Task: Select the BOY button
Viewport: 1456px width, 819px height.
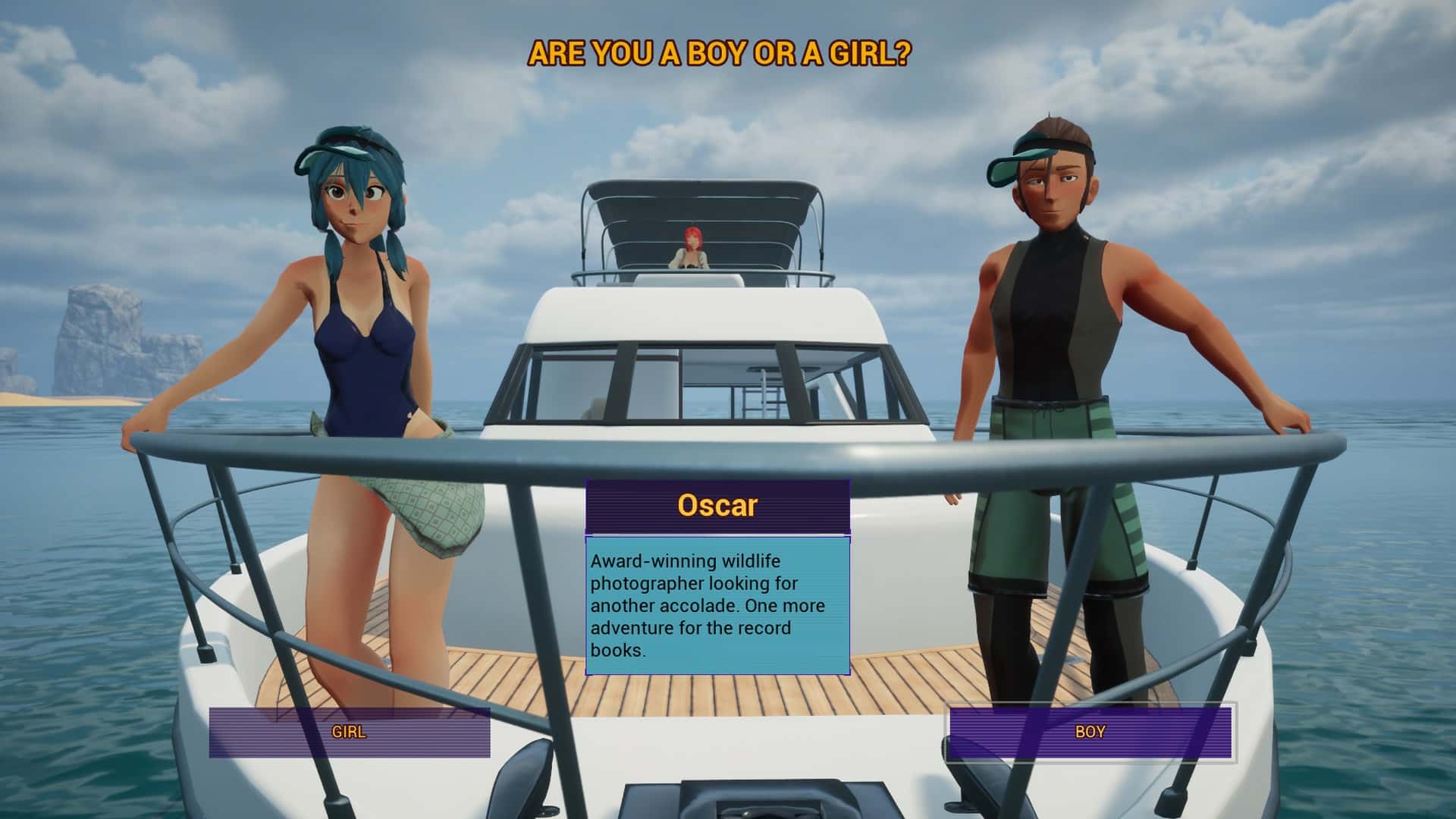Action: coord(1090,733)
